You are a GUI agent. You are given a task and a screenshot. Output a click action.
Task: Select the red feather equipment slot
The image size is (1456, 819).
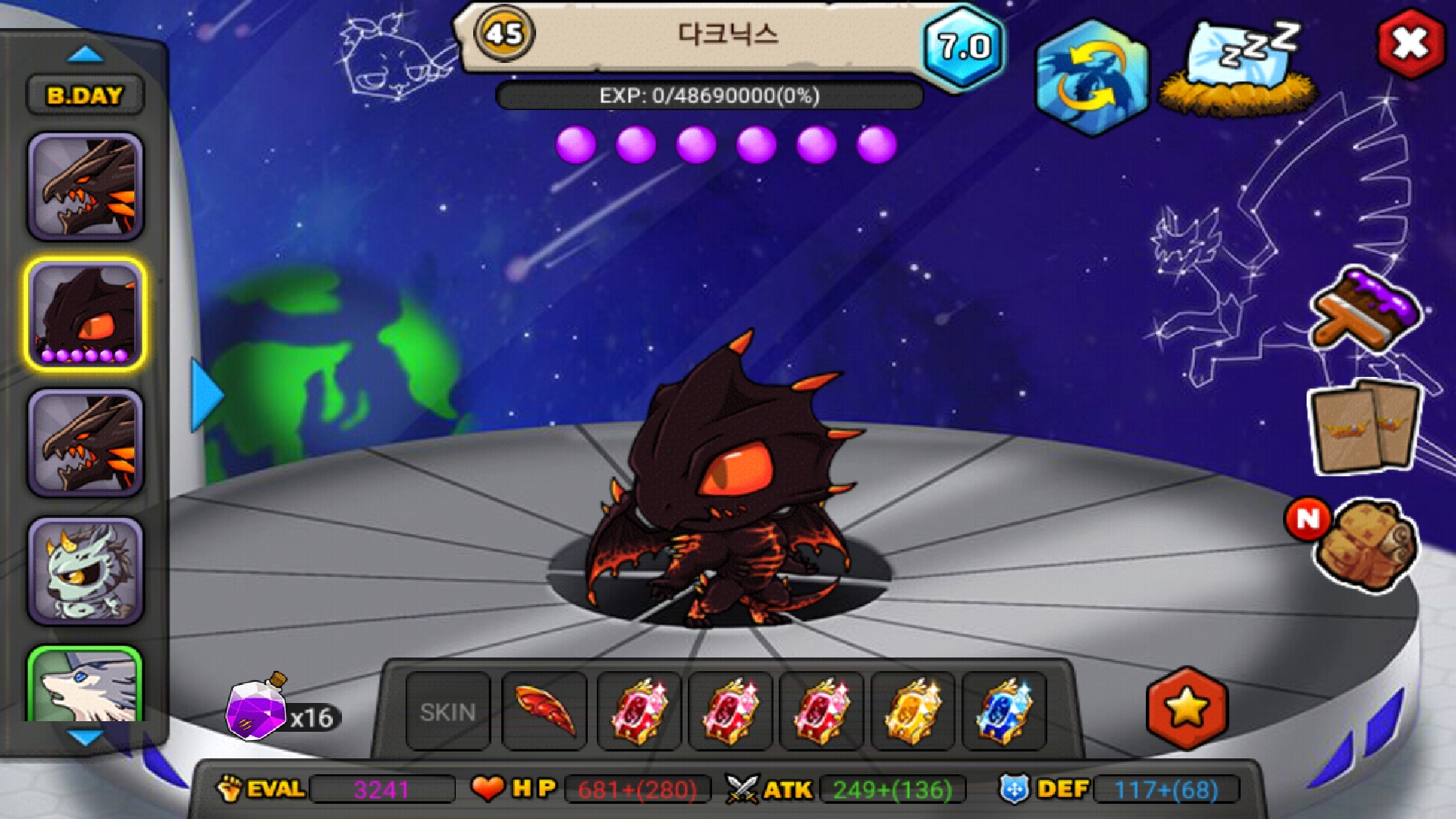click(544, 711)
